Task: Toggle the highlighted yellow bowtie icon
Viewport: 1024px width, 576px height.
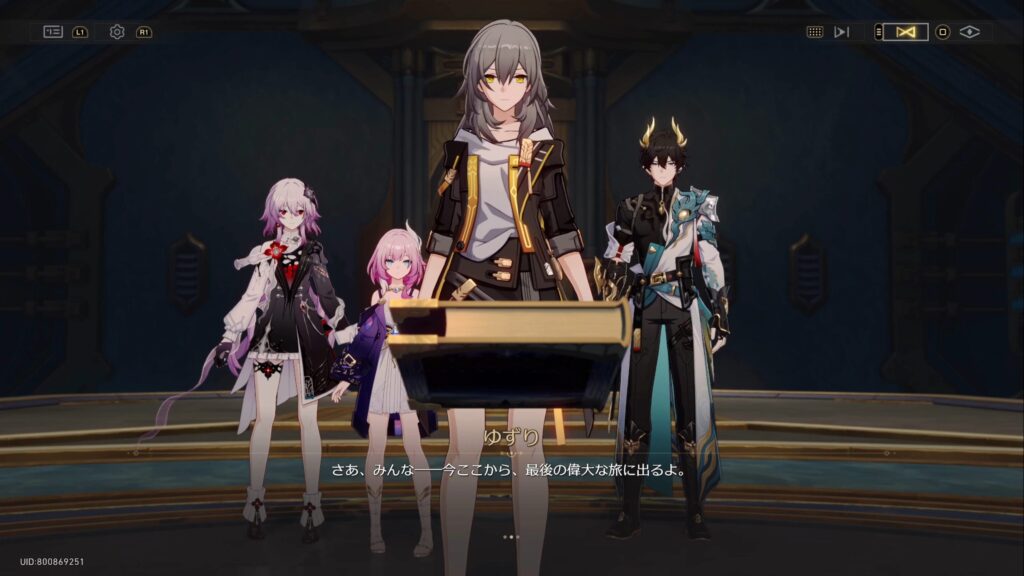Action: click(906, 32)
